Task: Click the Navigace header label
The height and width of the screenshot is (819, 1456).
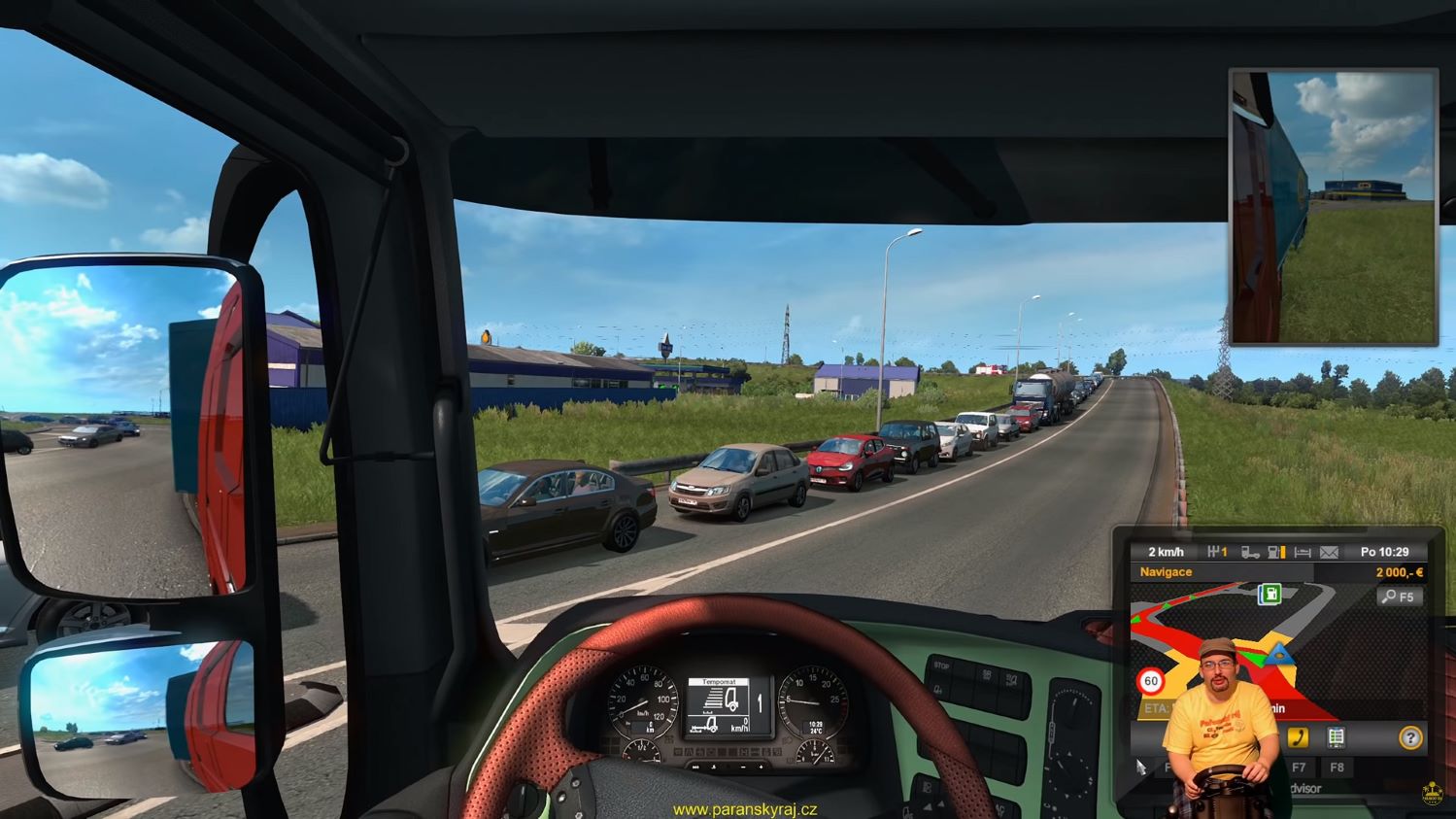Action: (x=1166, y=572)
